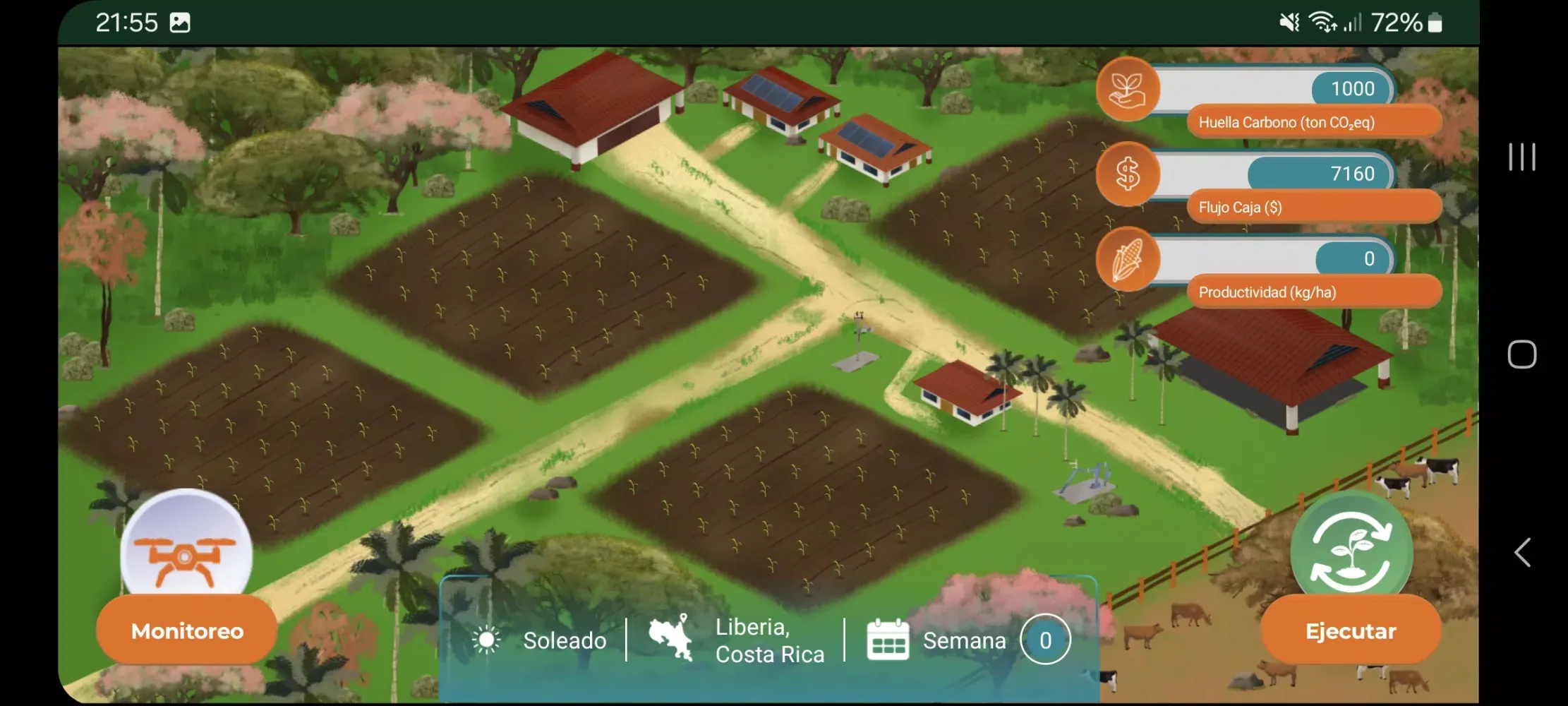
Task: Tap the Flujo Caja dollar icon
Action: (x=1128, y=174)
